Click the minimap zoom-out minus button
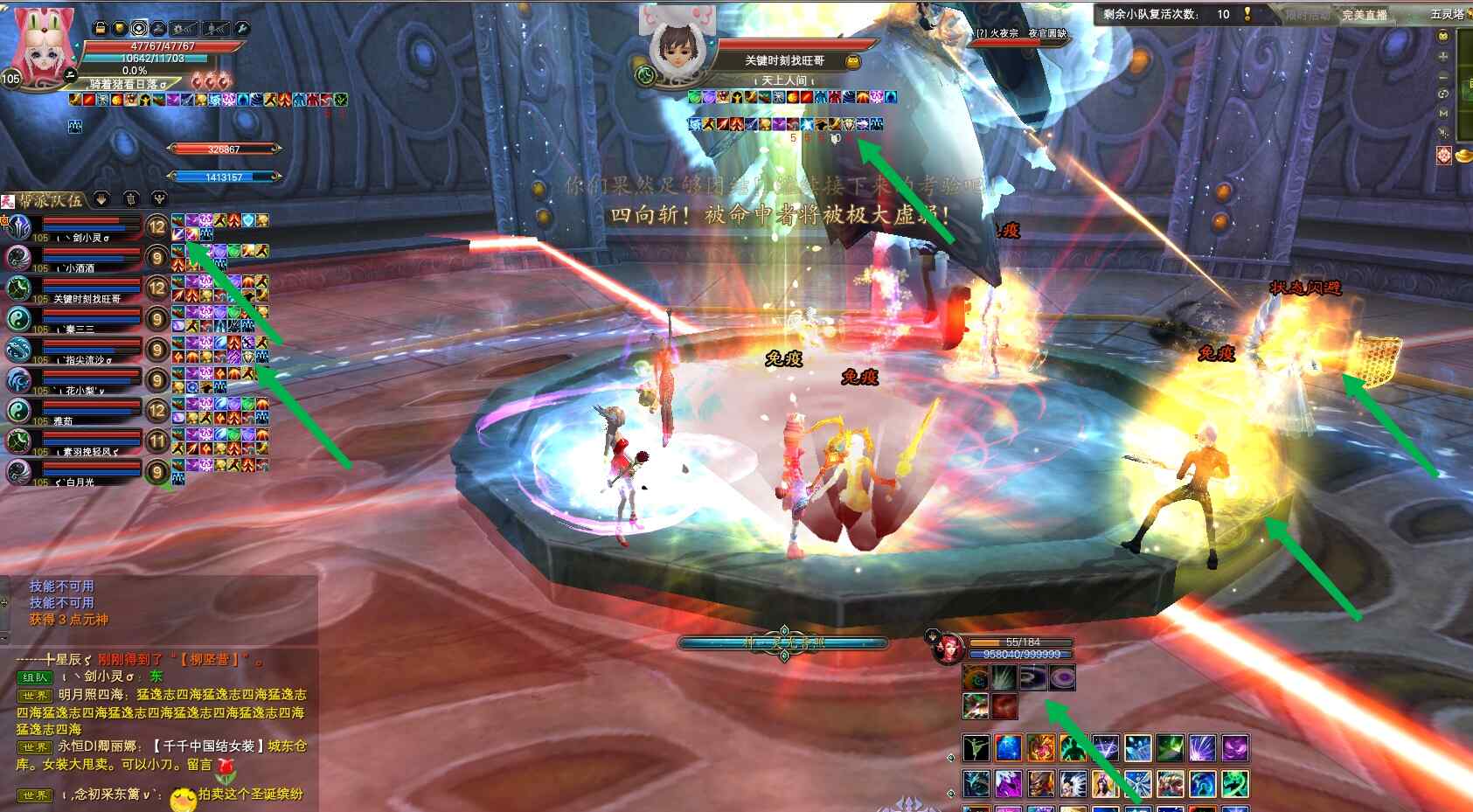1473x812 pixels. pos(1443,76)
